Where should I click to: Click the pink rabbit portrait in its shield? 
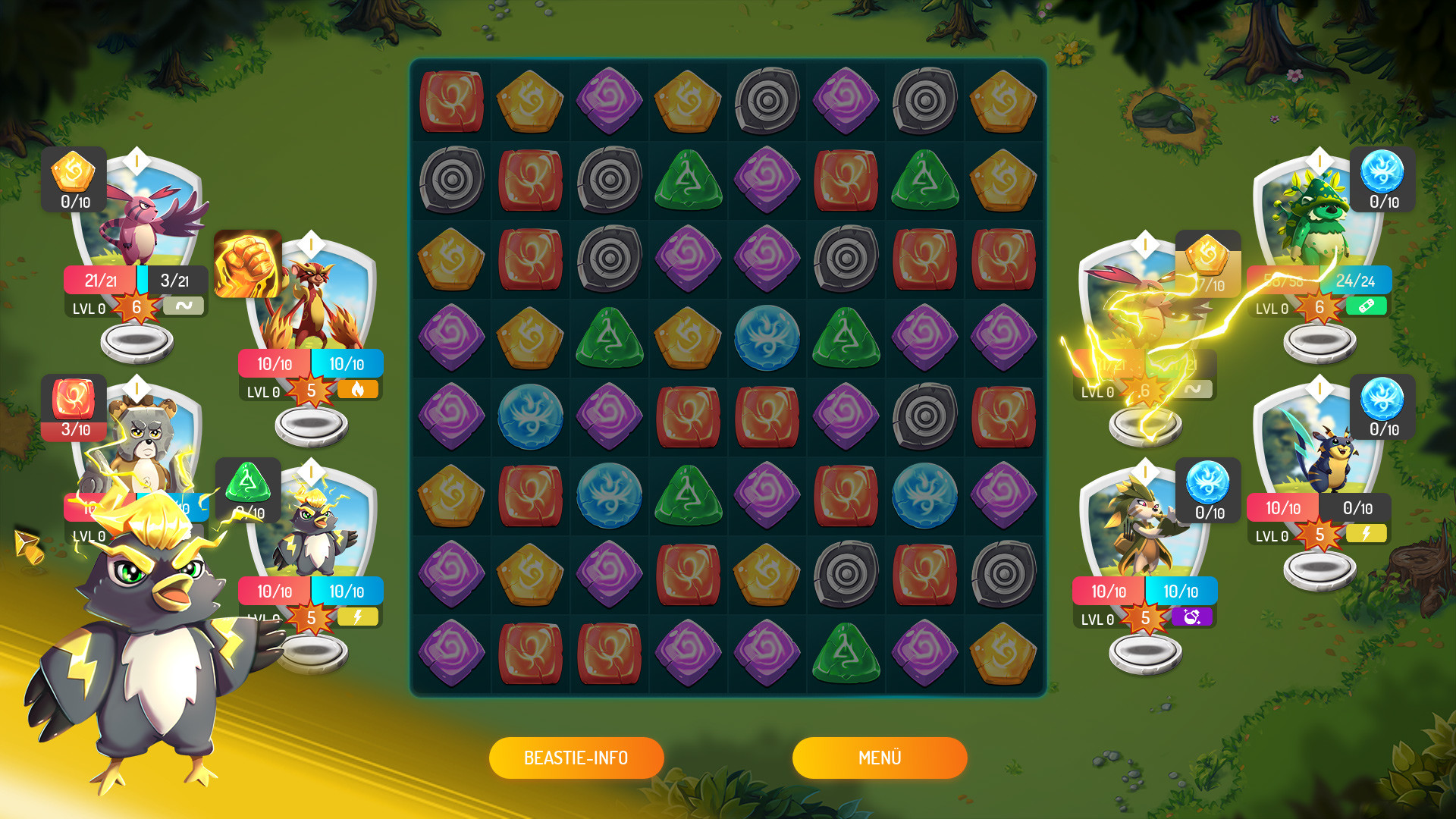click(144, 220)
